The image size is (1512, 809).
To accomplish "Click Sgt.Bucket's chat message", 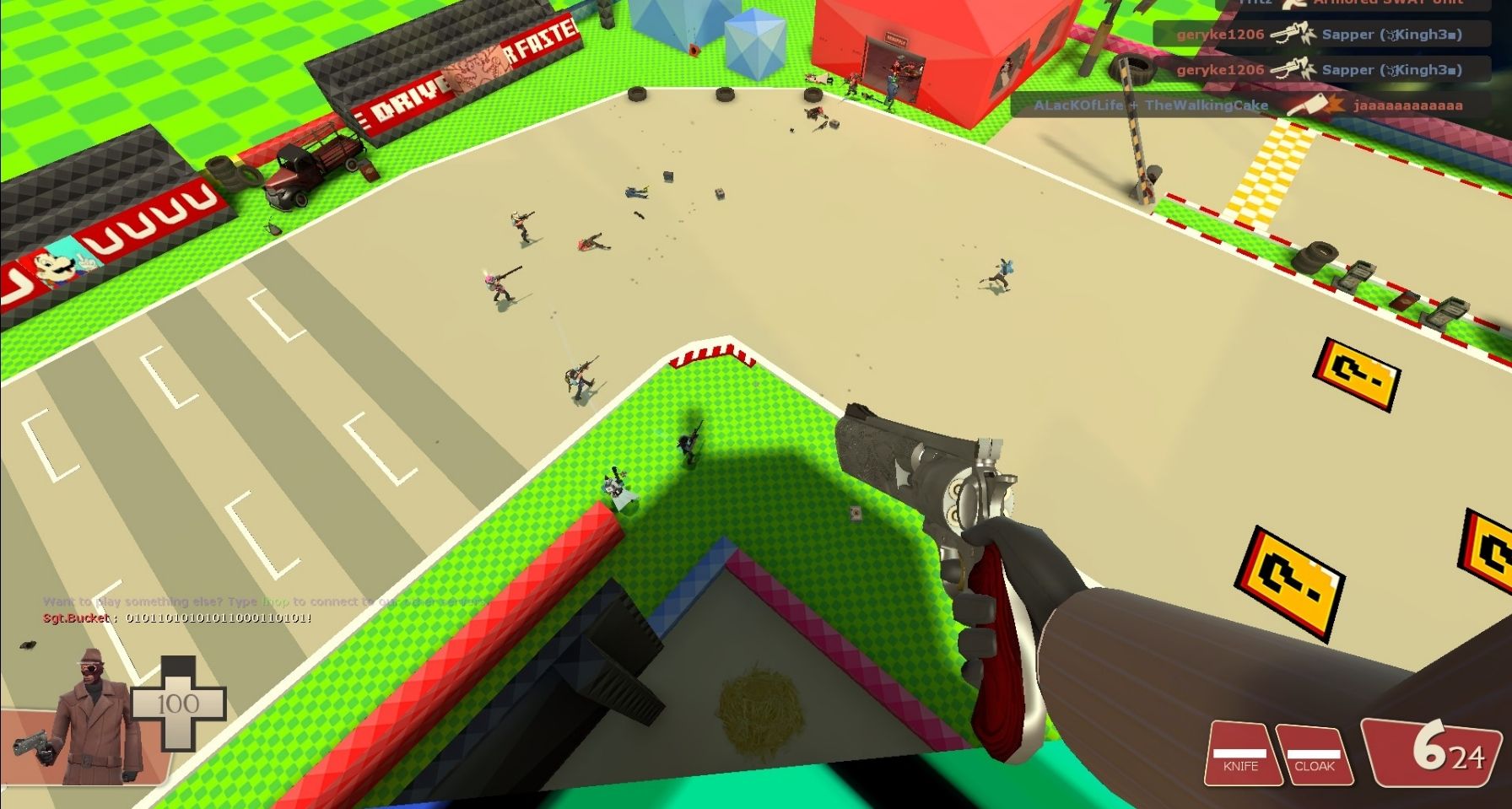I will tap(177, 618).
